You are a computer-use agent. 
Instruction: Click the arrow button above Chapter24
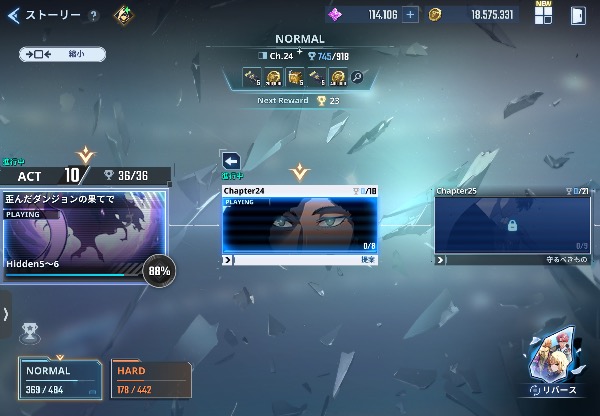231,161
